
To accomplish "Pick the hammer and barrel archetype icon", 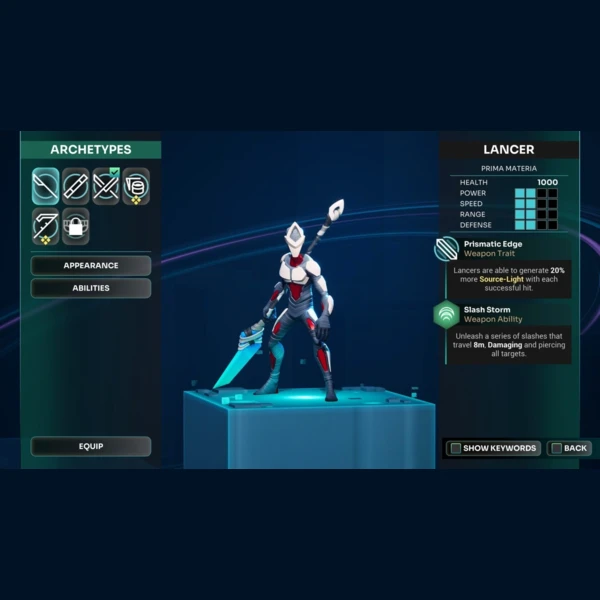I will tap(136, 186).
